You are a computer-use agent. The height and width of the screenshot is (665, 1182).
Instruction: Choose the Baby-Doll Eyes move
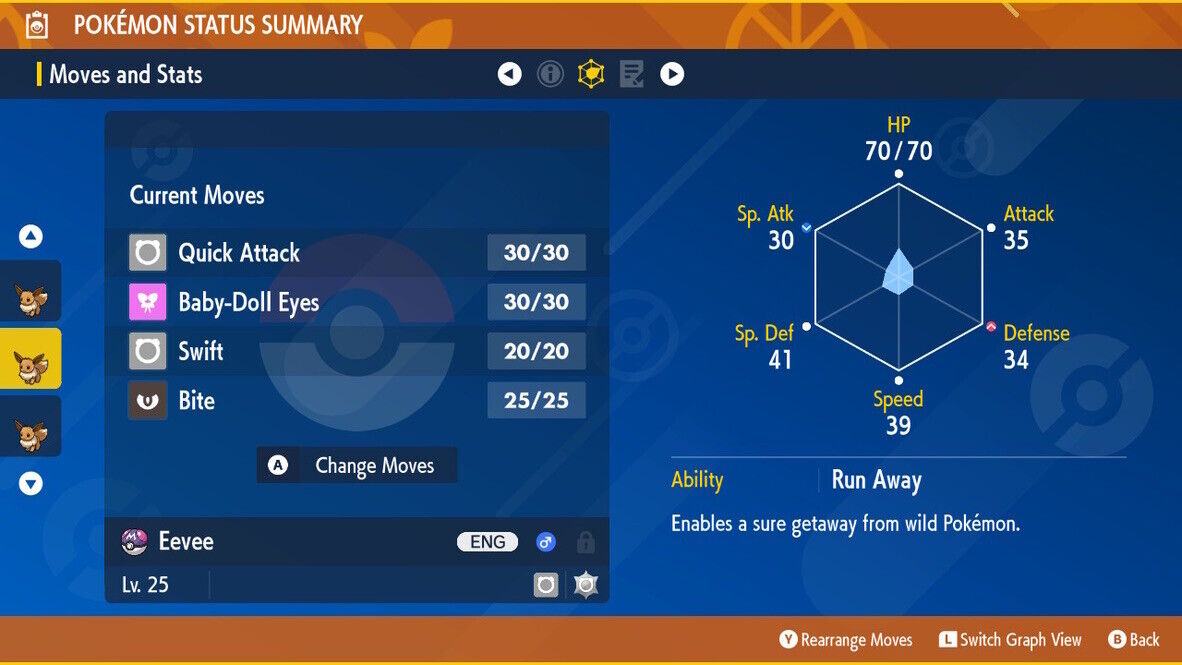356,302
